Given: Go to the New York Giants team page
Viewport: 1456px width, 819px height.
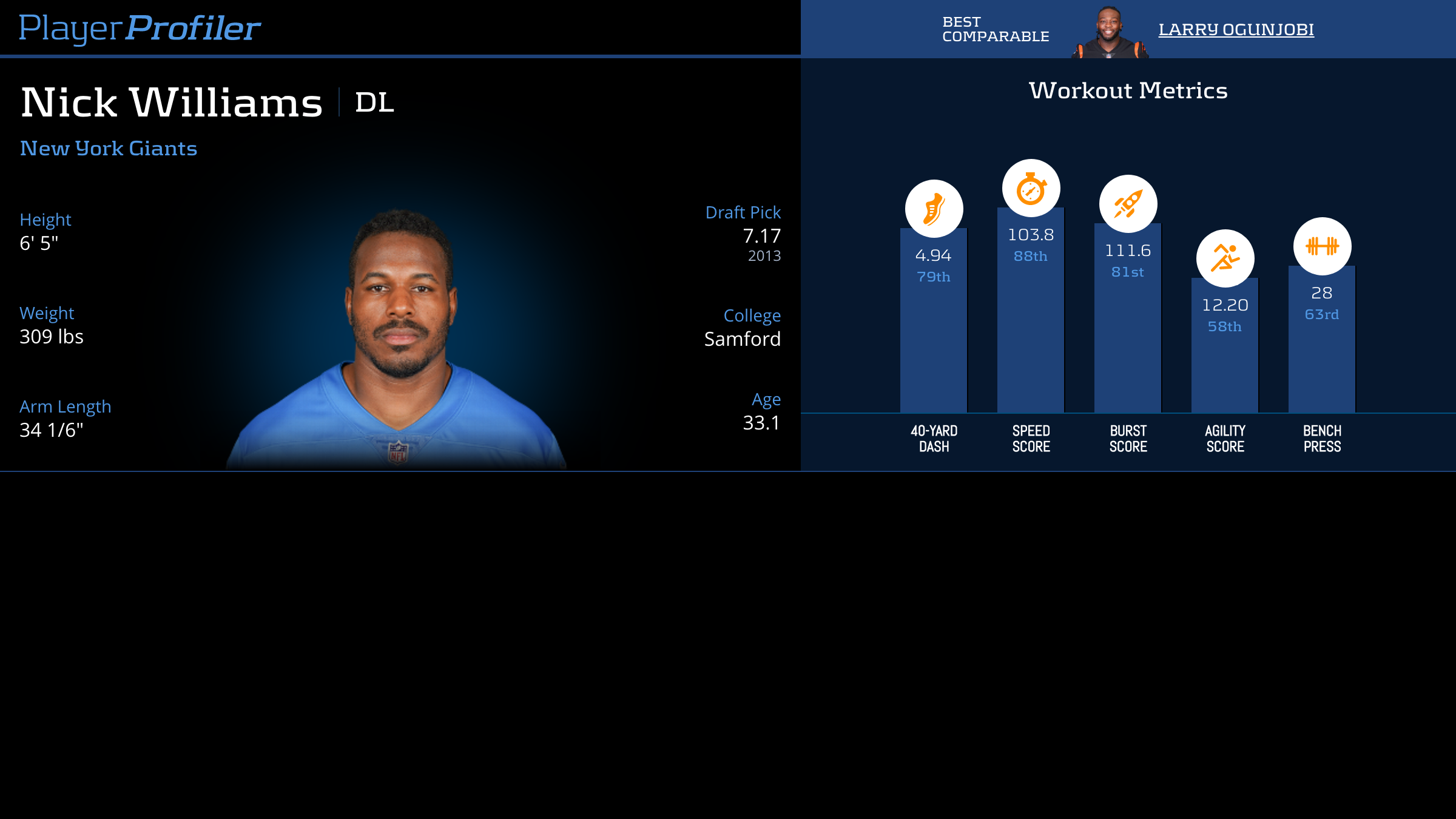Looking at the screenshot, I should [x=109, y=149].
